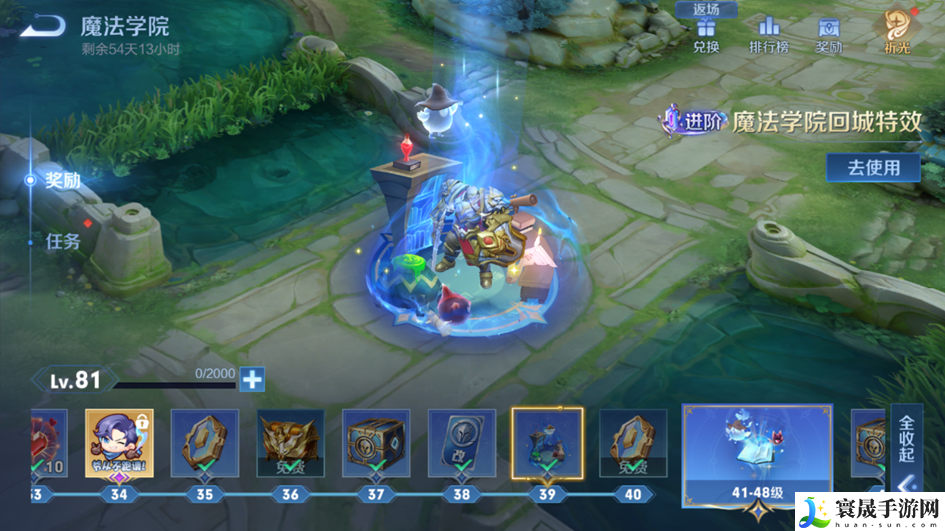Screen dimensions: 945x531
Task: Add experience with the plus button
Action: 253,379
